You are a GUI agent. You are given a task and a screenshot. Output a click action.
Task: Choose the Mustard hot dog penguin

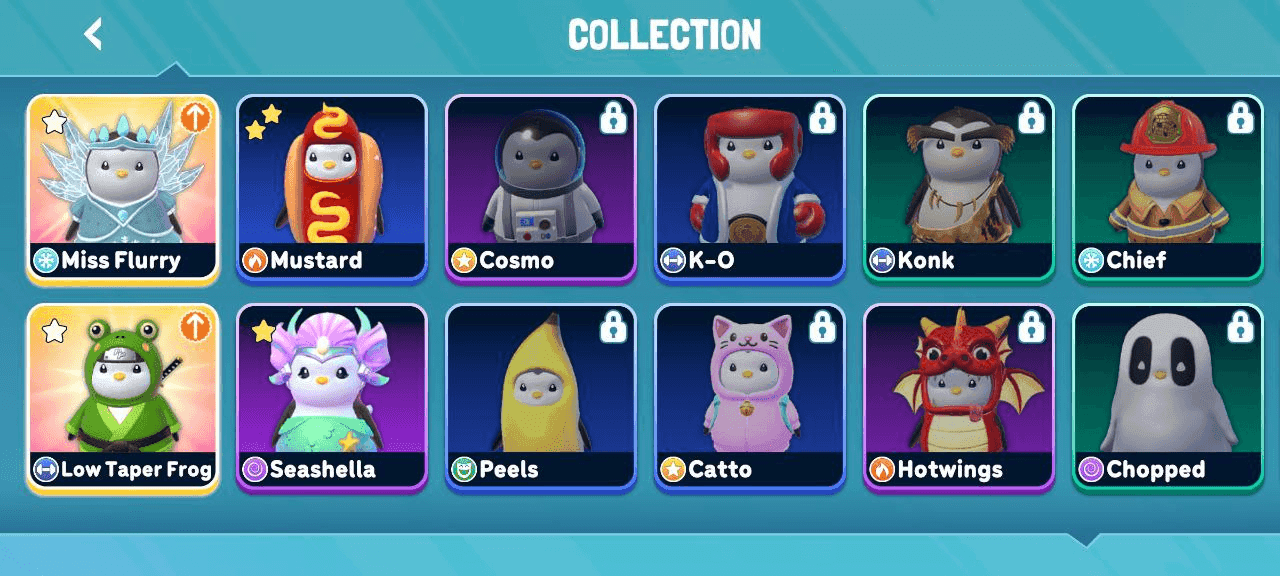point(331,190)
